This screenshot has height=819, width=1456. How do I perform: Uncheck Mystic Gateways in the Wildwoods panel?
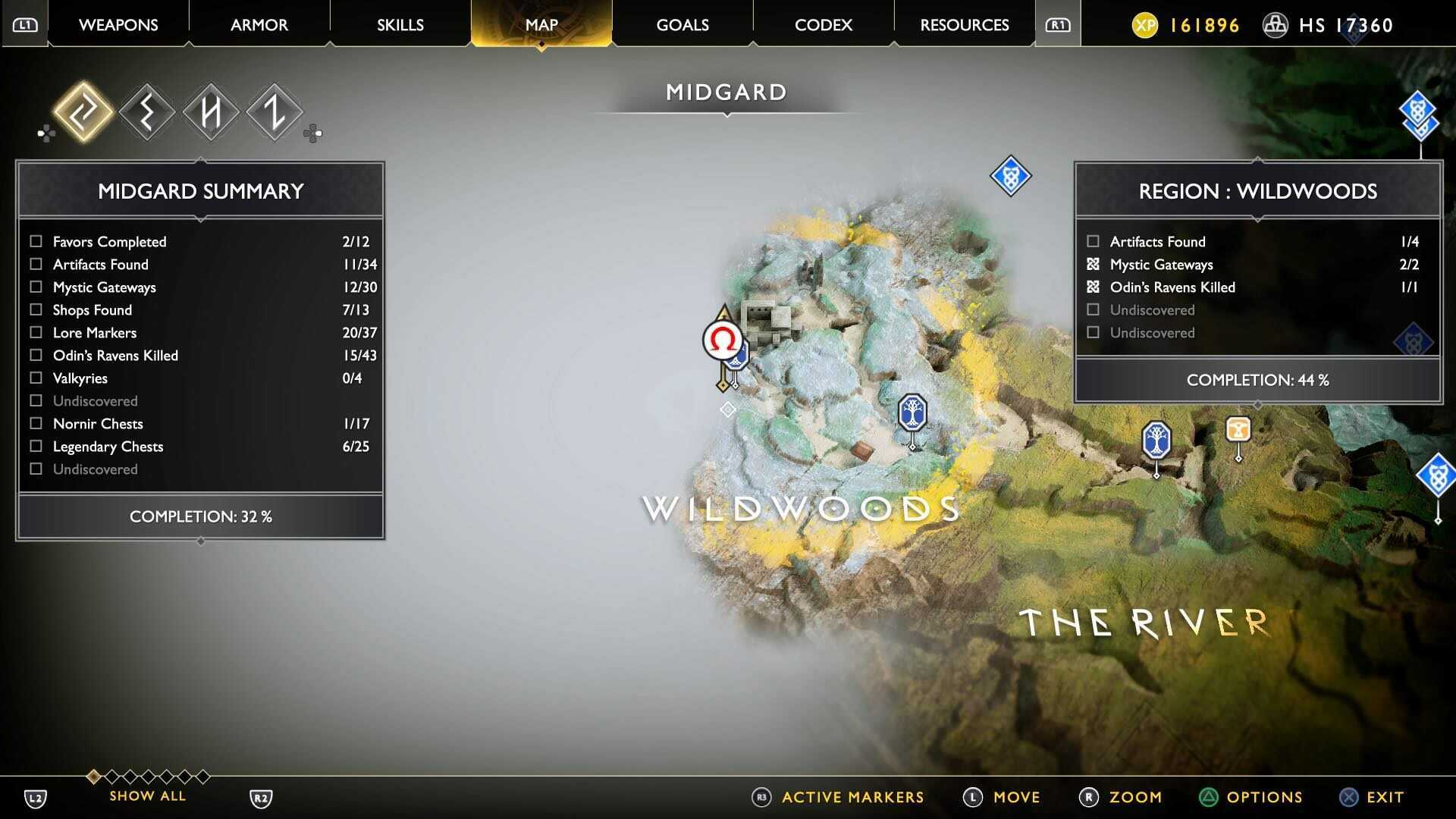pyautogui.click(x=1093, y=265)
